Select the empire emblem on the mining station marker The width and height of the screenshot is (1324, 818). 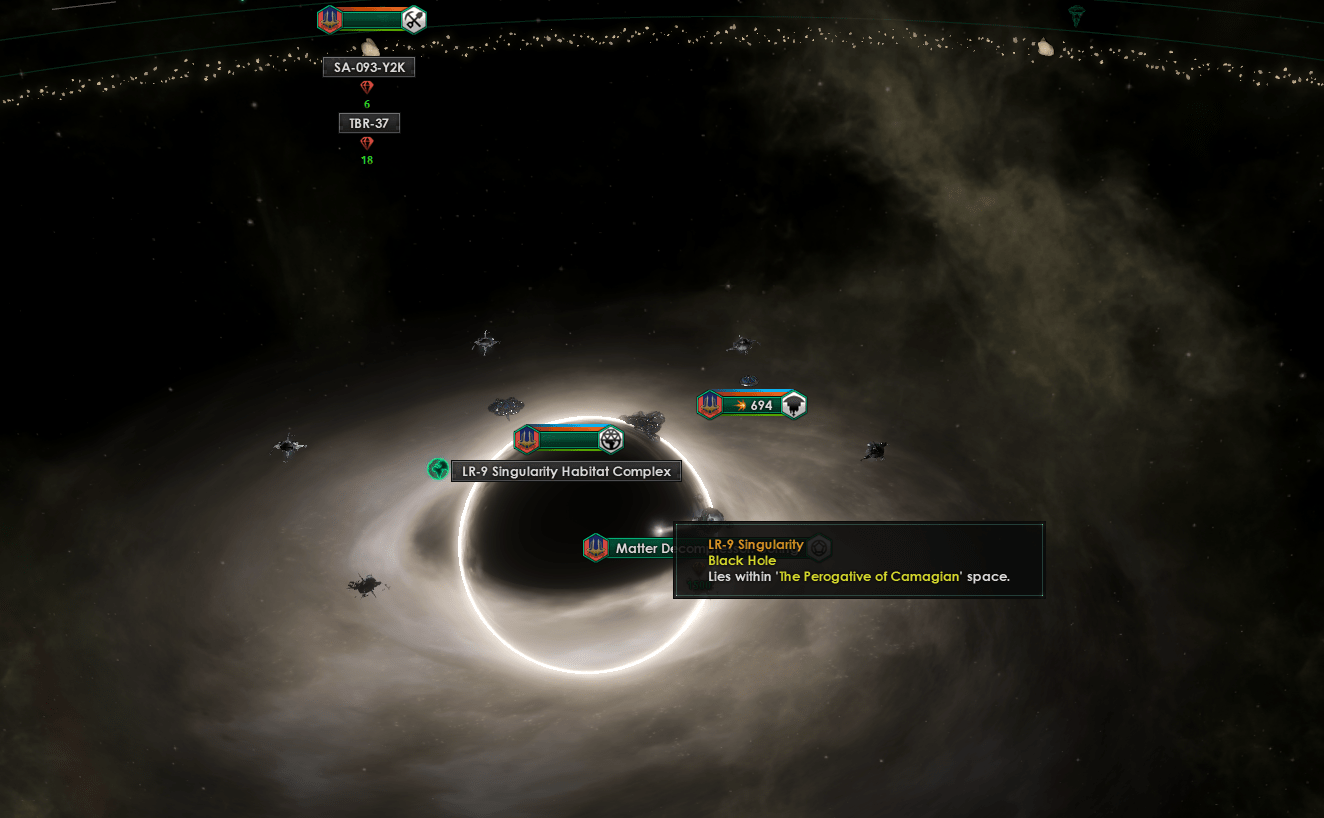click(x=329, y=19)
